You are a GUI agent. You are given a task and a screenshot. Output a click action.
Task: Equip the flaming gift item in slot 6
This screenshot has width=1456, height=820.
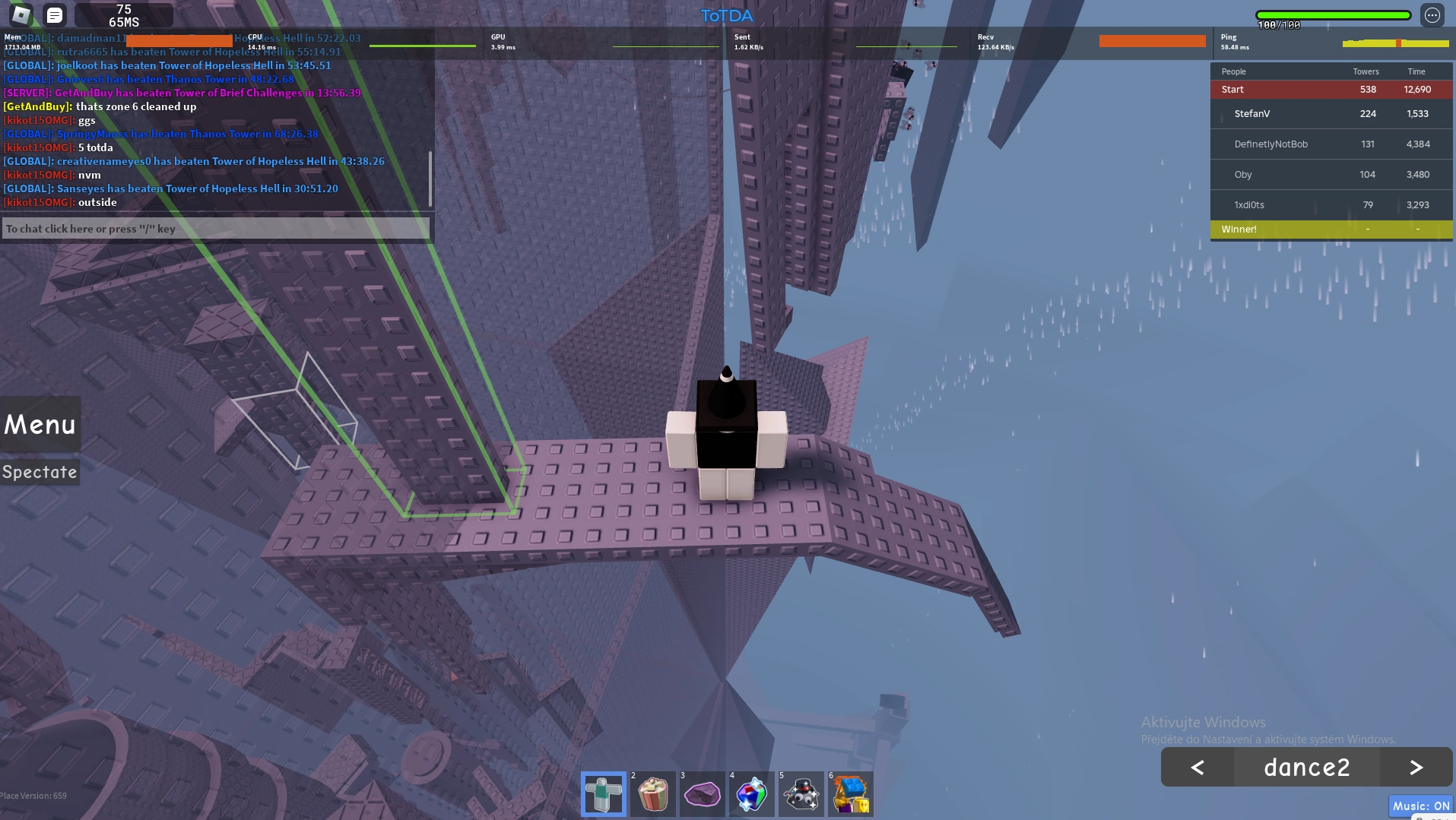pos(850,793)
